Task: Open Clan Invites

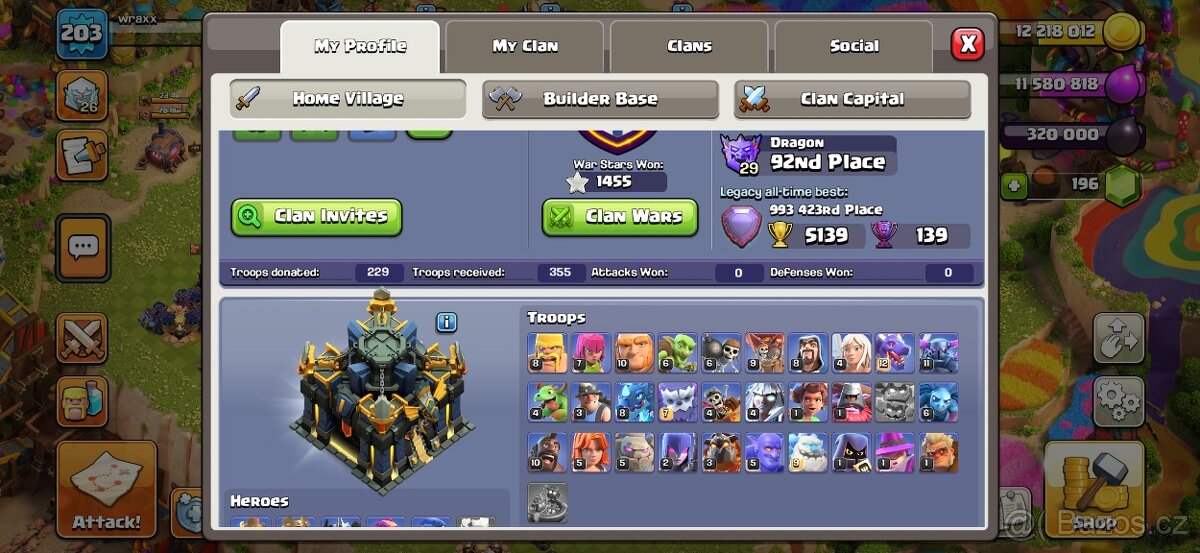Action: (x=317, y=216)
